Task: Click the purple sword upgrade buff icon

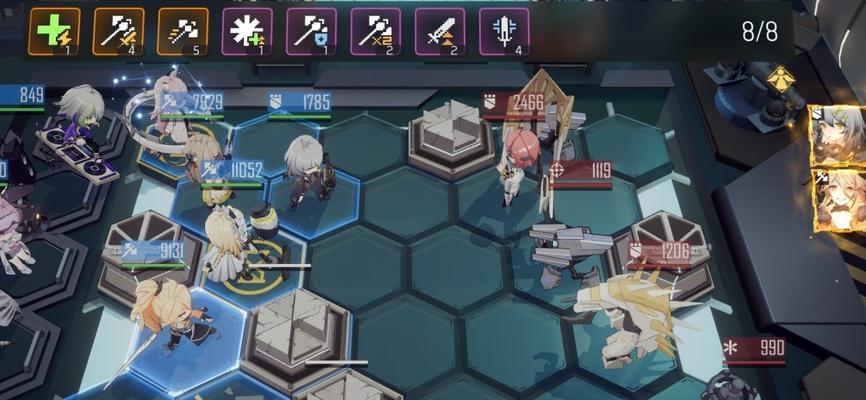Action: [440, 31]
